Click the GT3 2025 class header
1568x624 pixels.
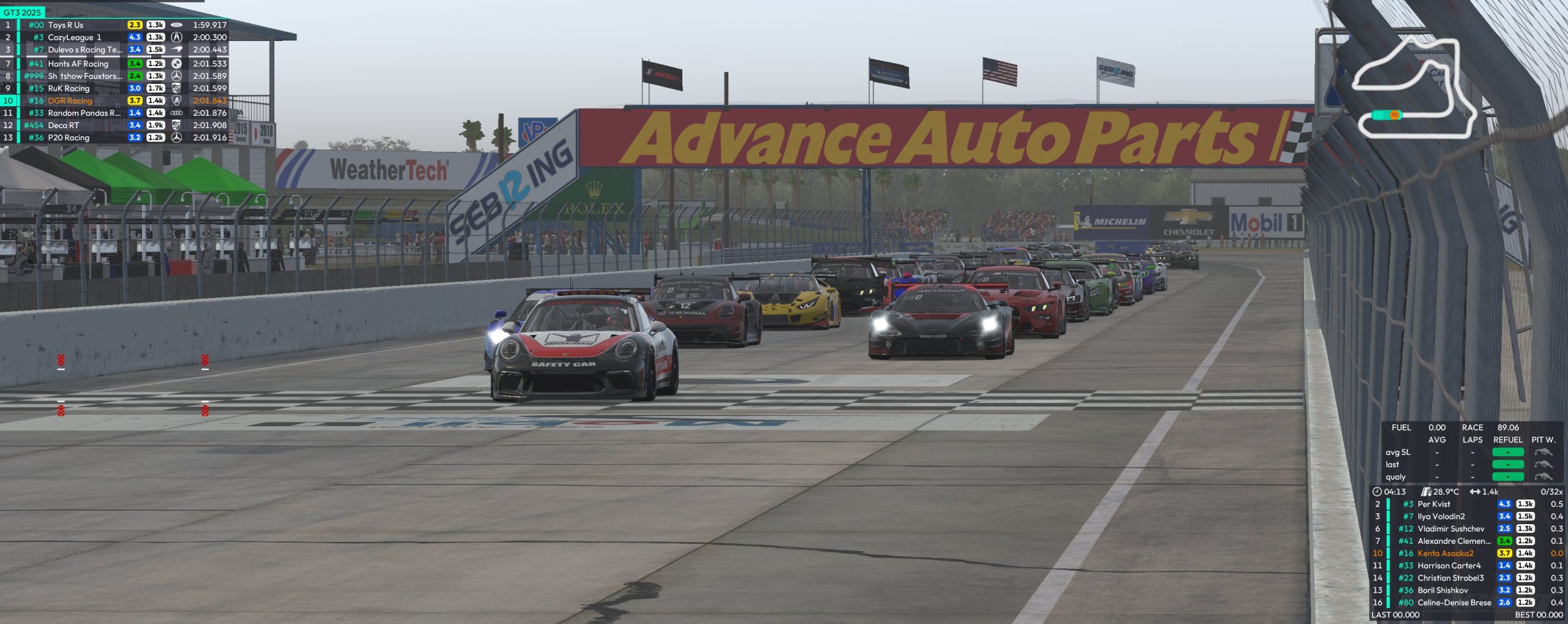[x=23, y=12]
